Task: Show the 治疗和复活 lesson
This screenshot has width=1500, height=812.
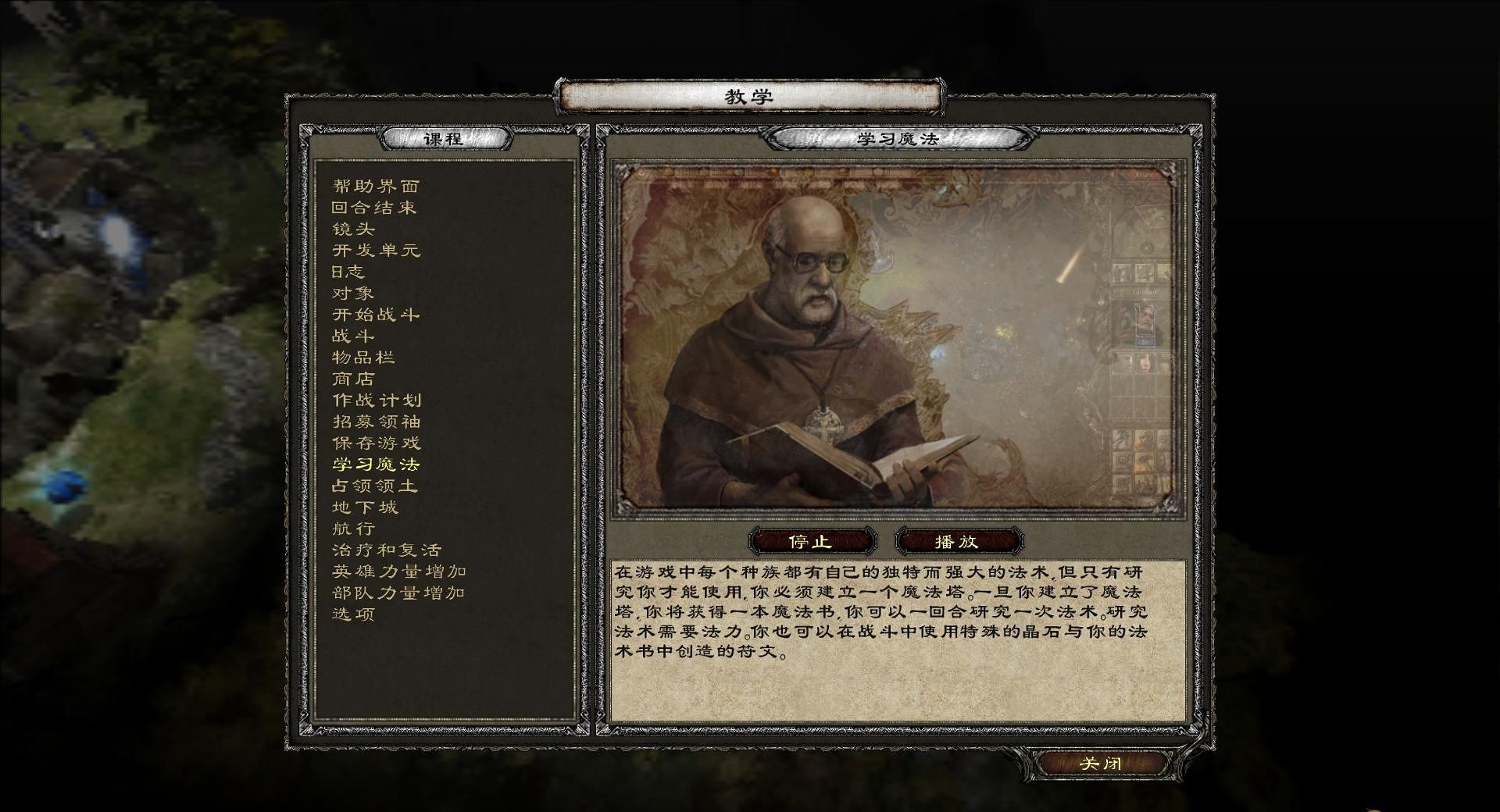Action: (x=387, y=550)
